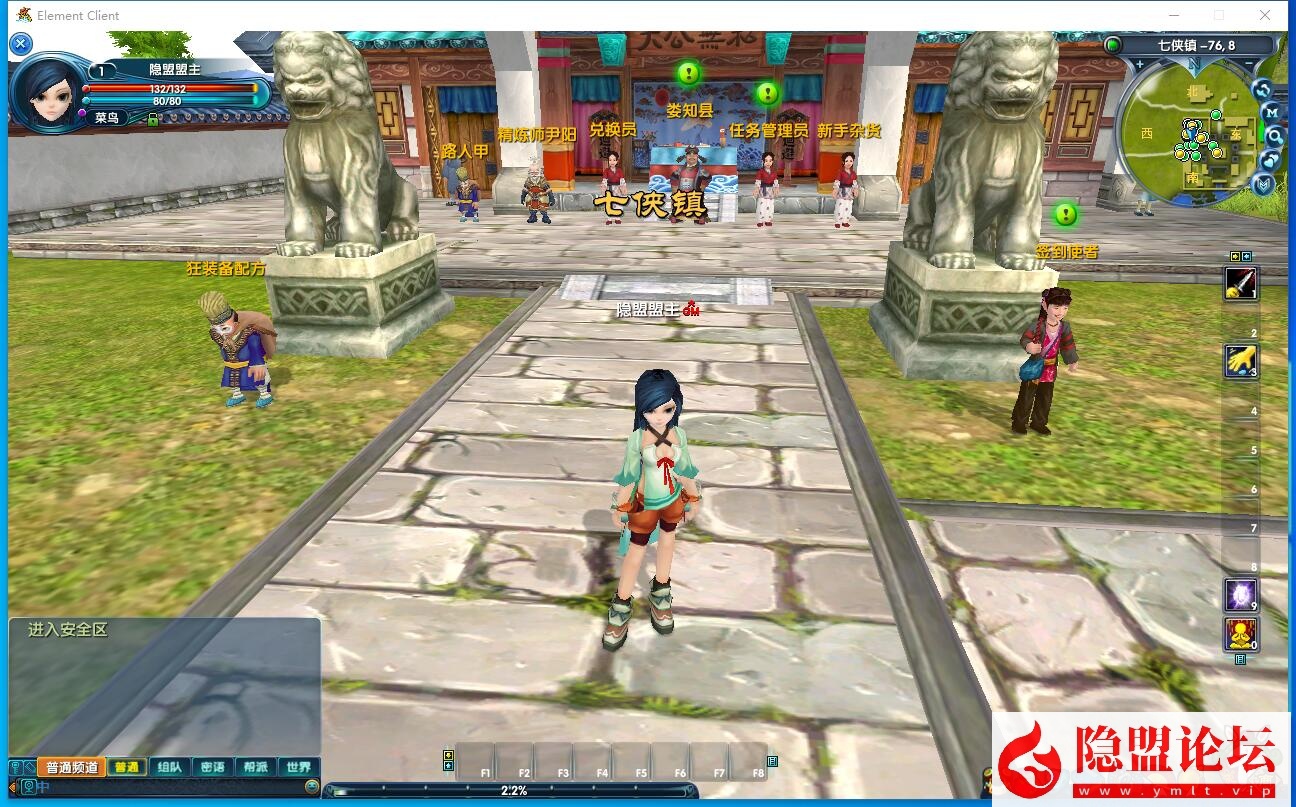Screen dimensions: 1296x807
Task: Click the magnifying glass search button by minimap
Action: 1274,135
